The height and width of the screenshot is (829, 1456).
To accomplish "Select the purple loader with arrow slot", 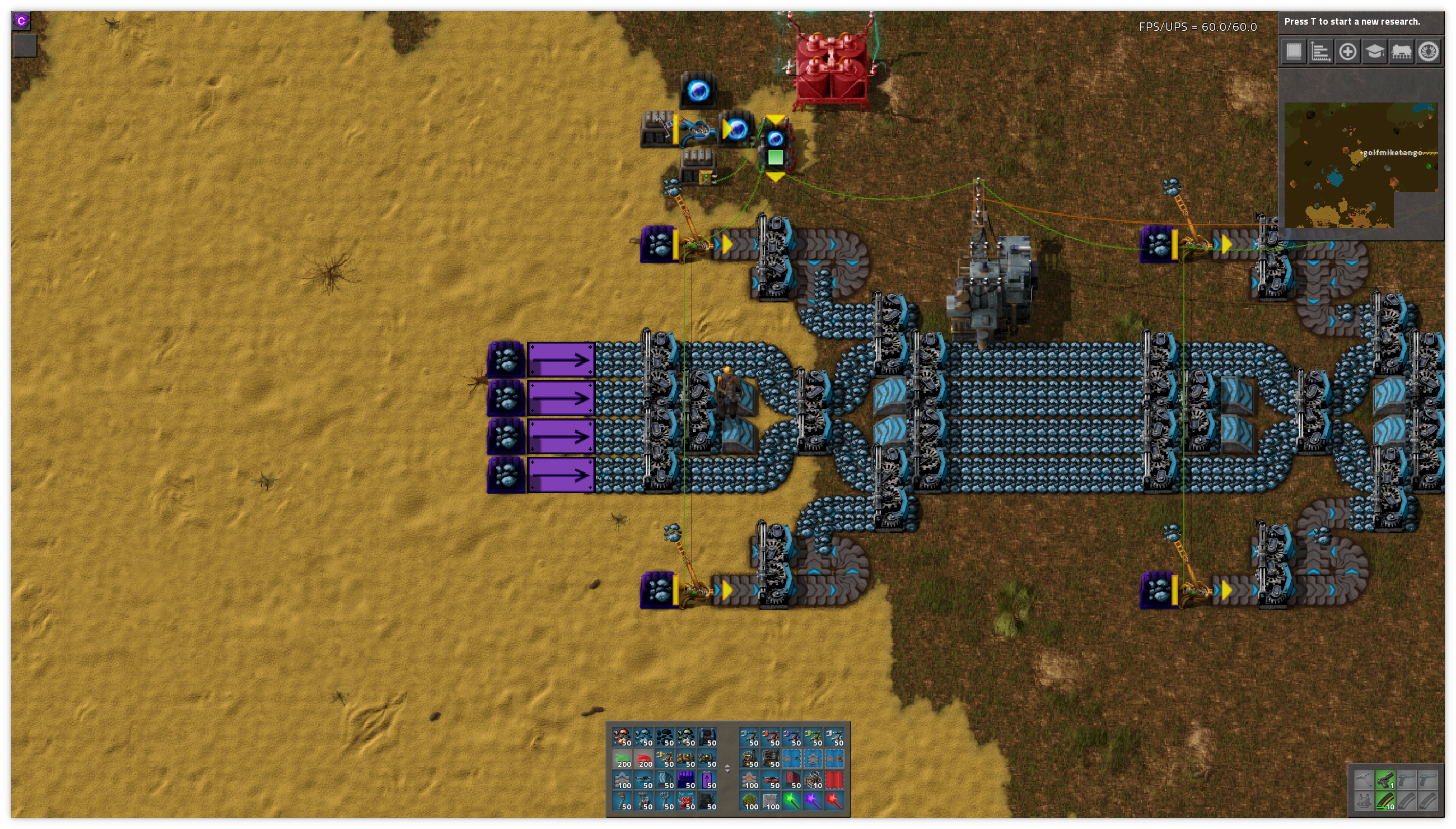I will (x=707, y=780).
